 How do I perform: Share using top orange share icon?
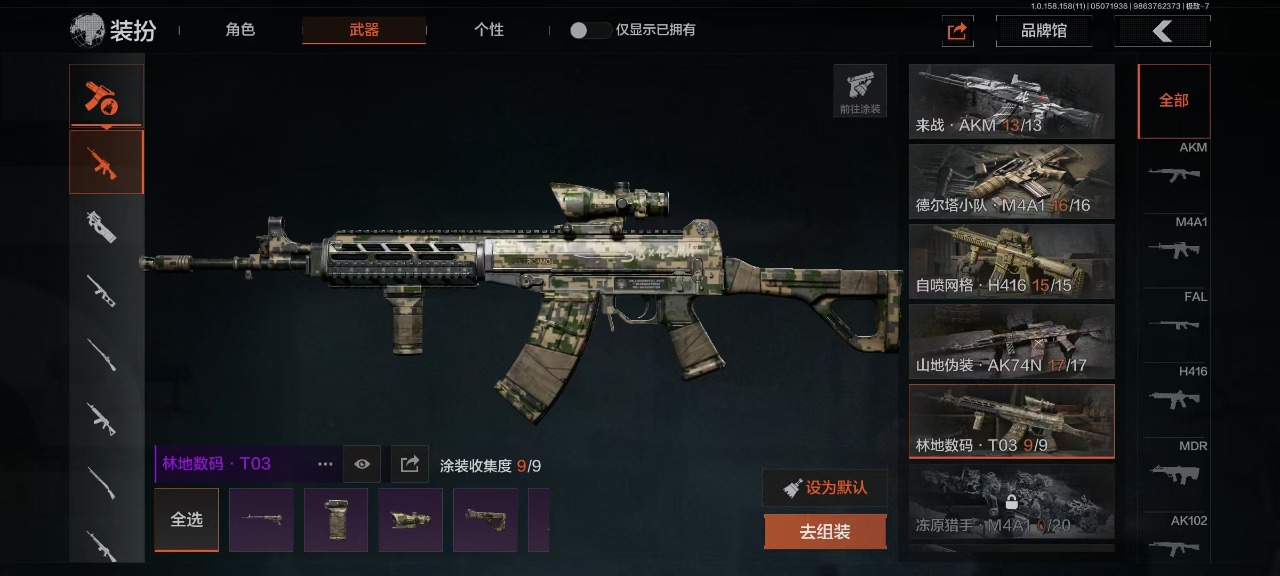[957, 31]
